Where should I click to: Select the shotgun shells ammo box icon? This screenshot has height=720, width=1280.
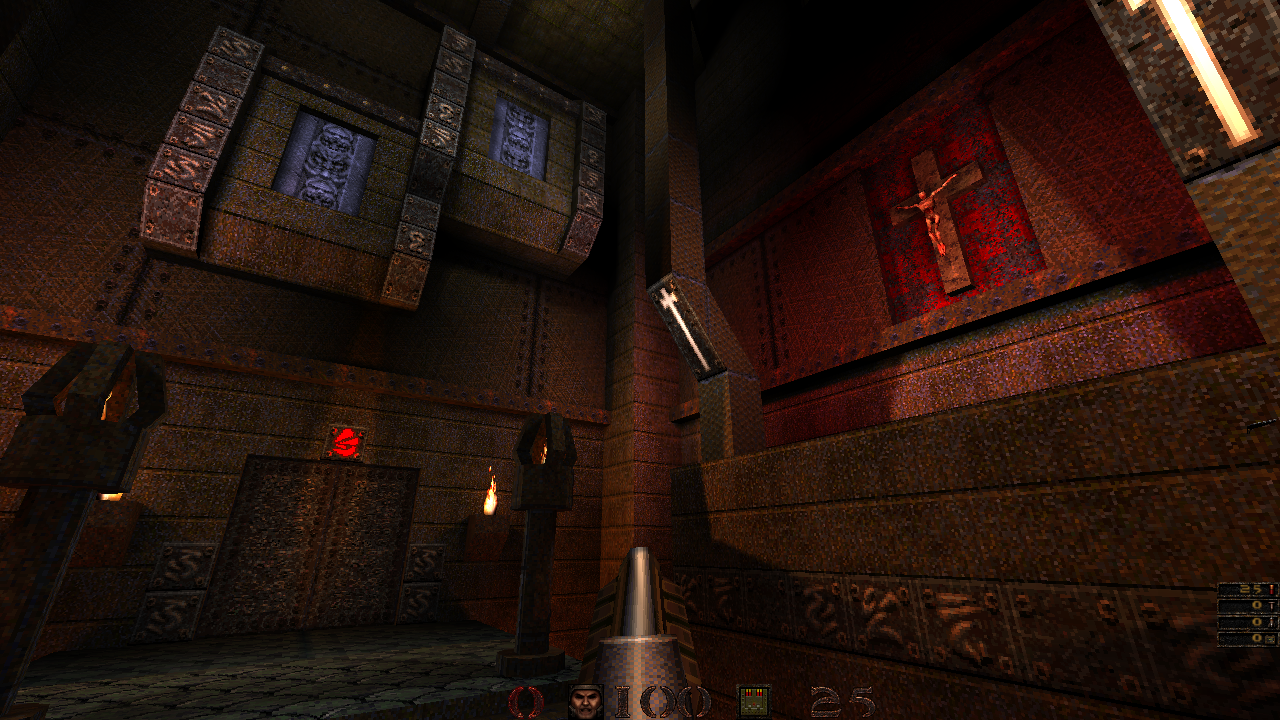point(754,701)
